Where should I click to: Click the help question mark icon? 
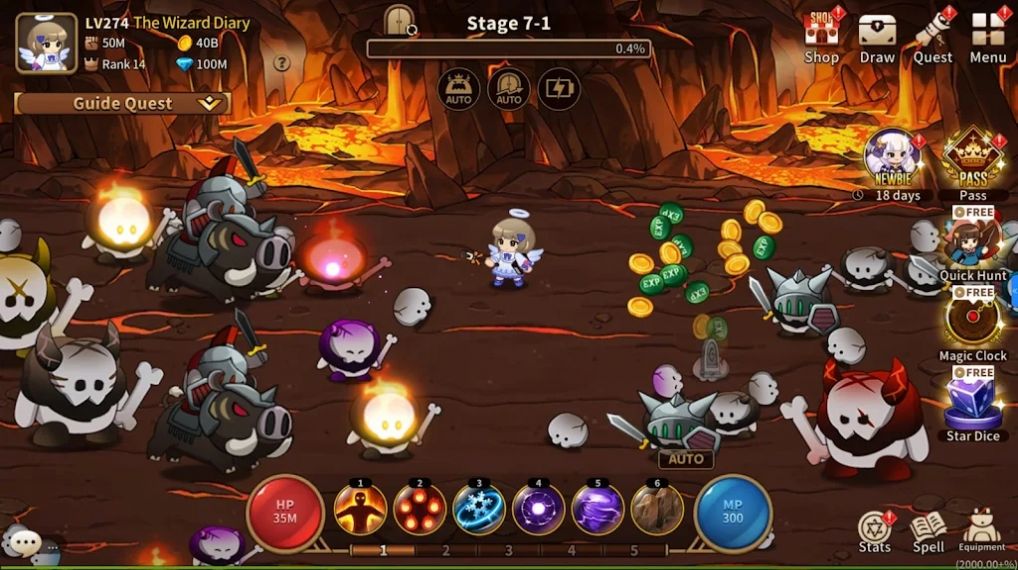coord(282,63)
